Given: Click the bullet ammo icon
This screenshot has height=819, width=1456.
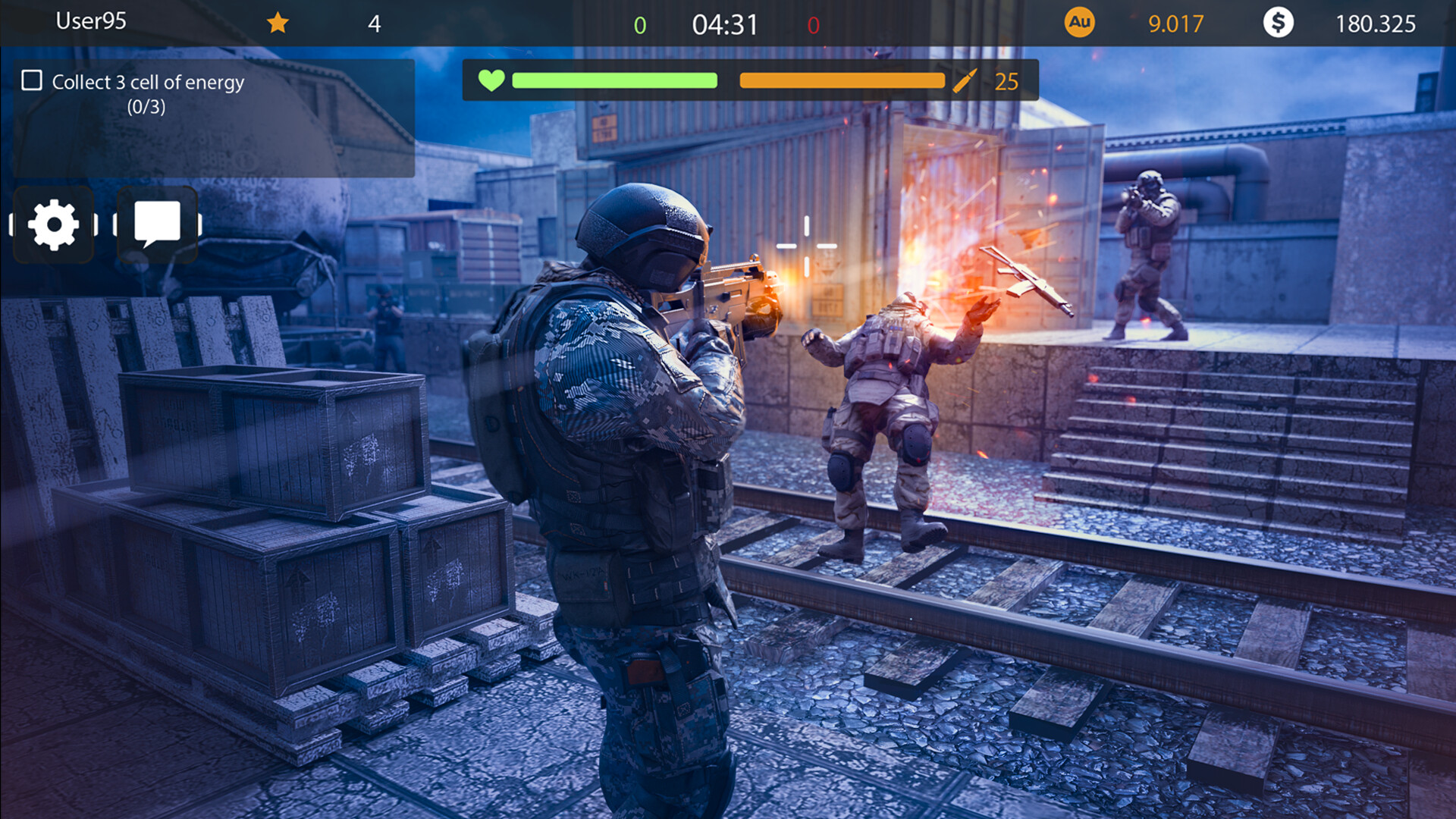Looking at the screenshot, I should click(x=966, y=81).
